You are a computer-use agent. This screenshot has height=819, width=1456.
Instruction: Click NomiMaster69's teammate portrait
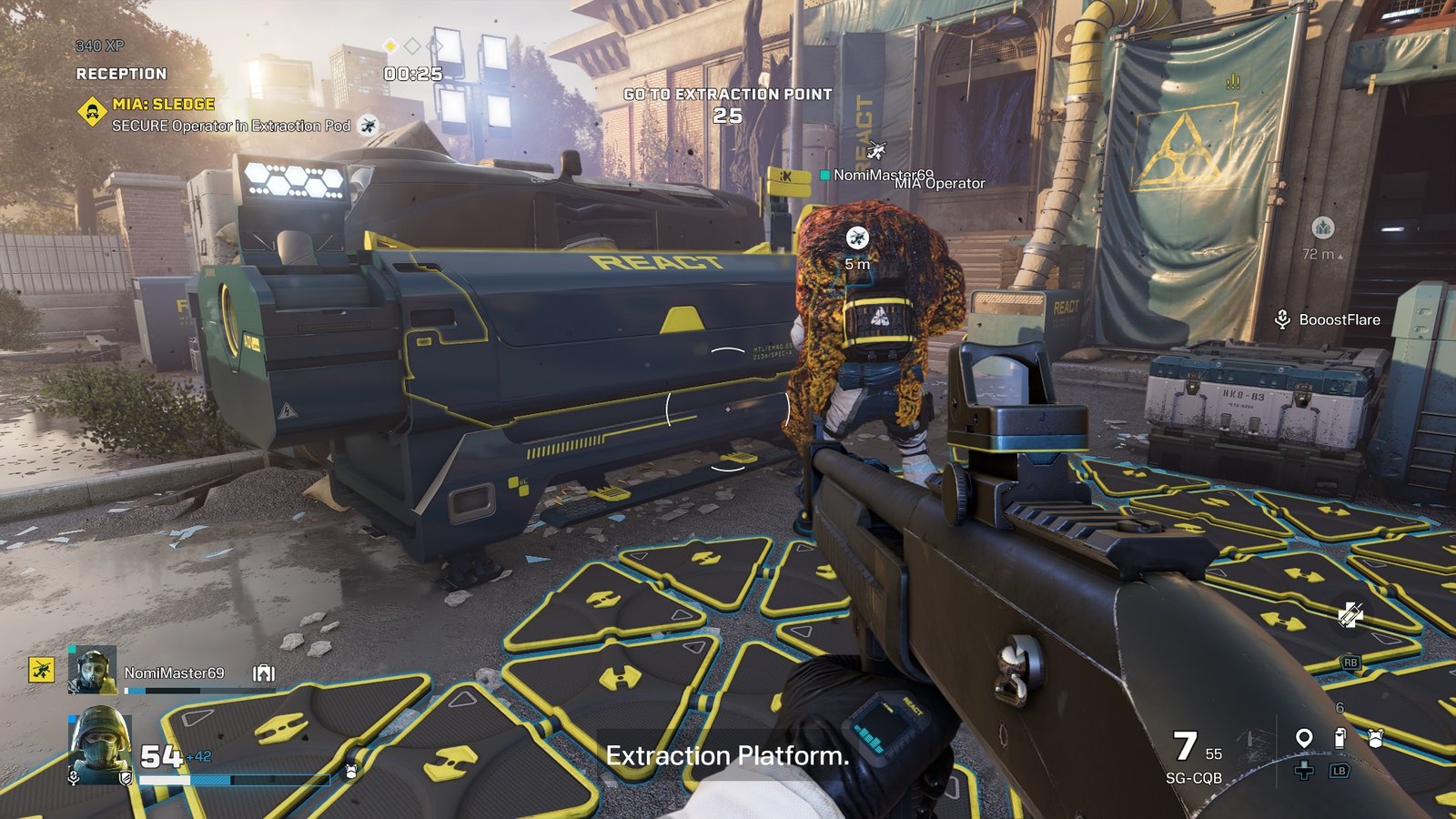(92, 670)
